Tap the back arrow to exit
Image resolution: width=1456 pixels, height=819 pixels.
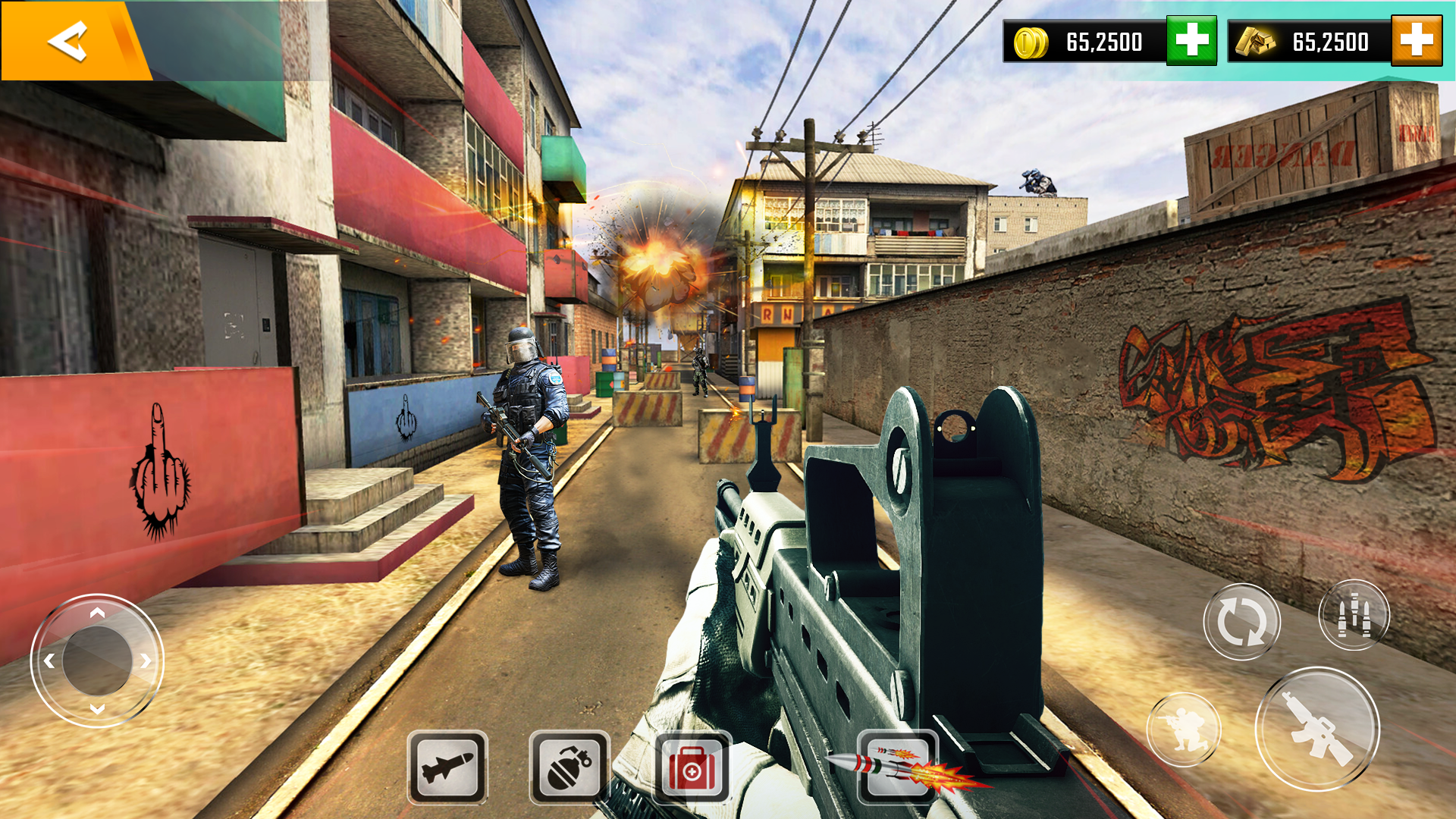(67, 42)
